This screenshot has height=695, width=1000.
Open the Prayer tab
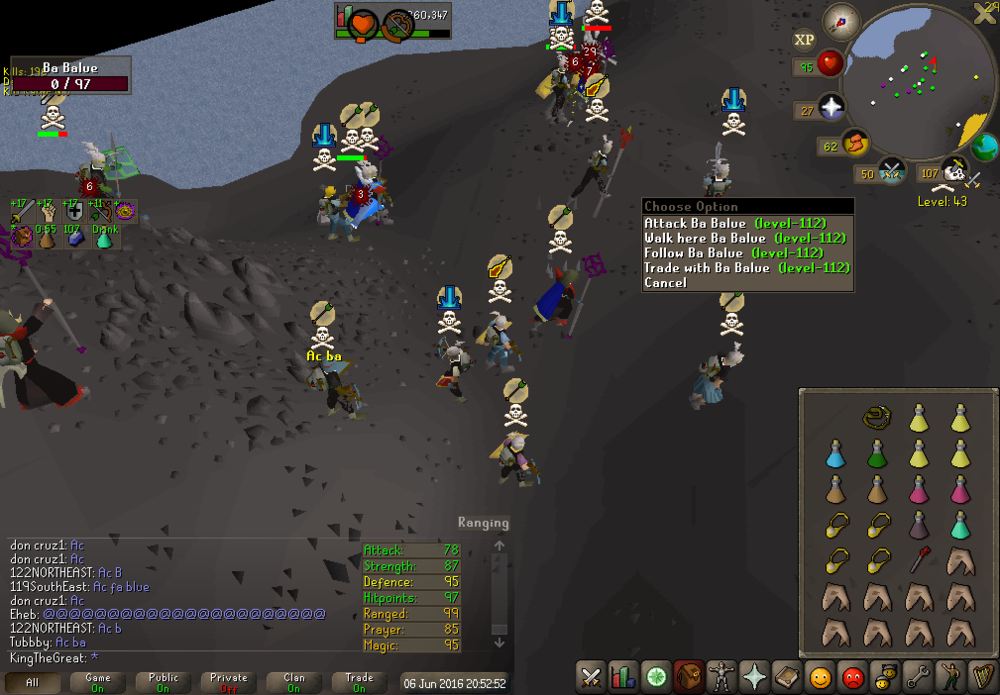pos(754,678)
